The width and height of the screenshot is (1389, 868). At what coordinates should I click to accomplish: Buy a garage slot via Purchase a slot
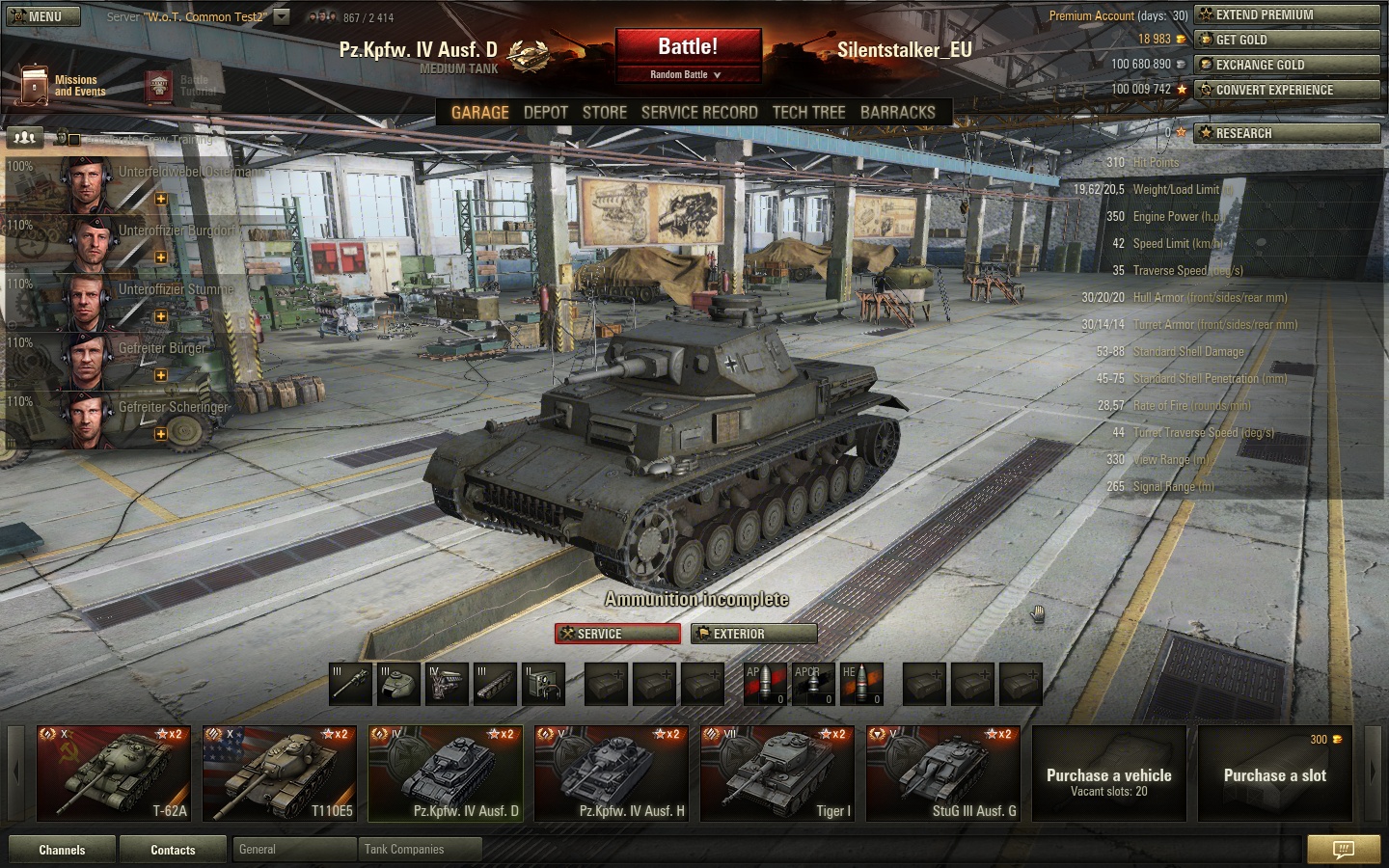(1275, 774)
